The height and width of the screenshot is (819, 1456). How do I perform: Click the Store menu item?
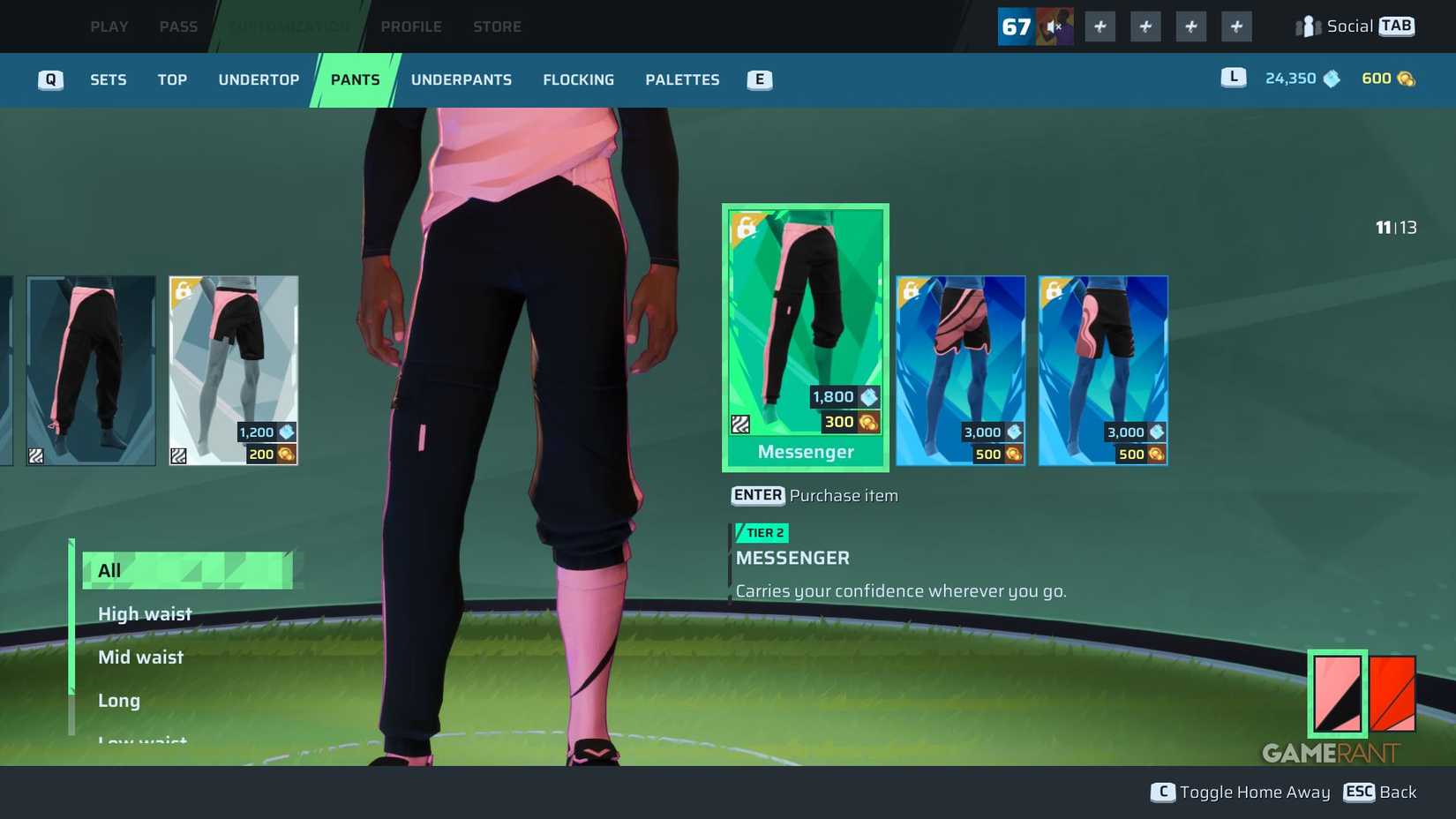pyautogui.click(x=496, y=26)
